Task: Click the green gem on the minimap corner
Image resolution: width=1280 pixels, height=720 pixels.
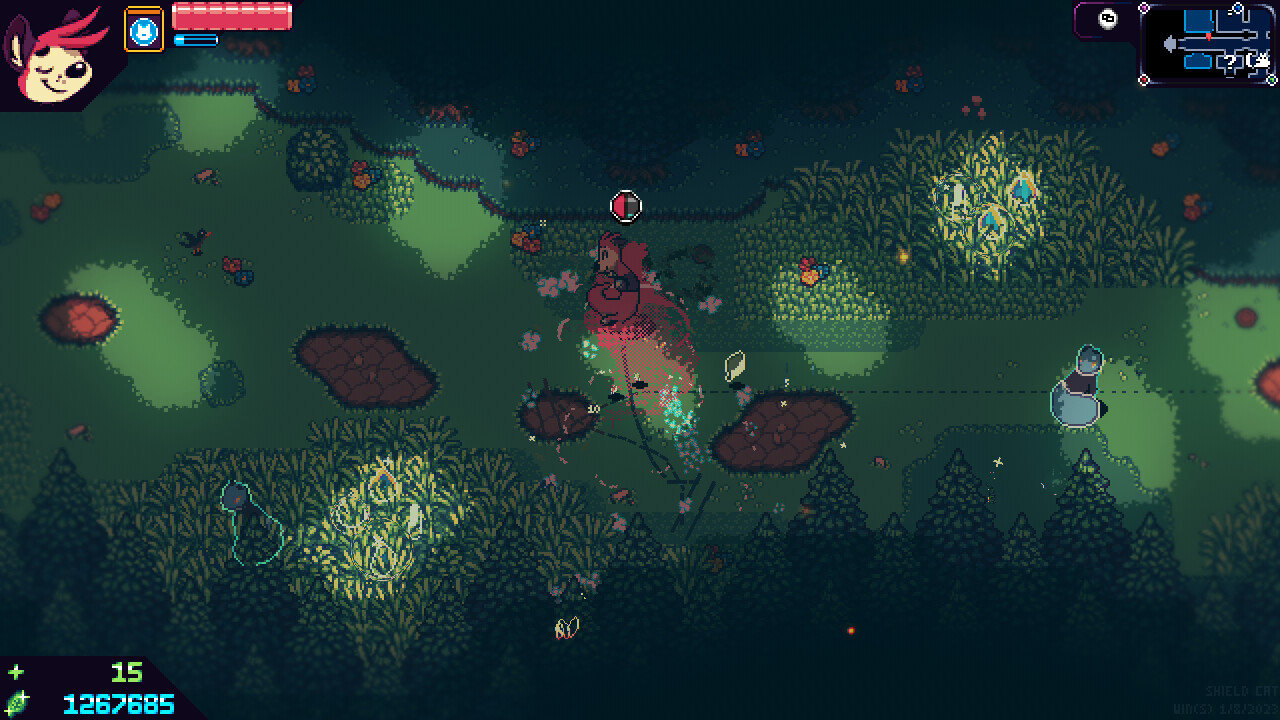Action: pos(1272,80)
